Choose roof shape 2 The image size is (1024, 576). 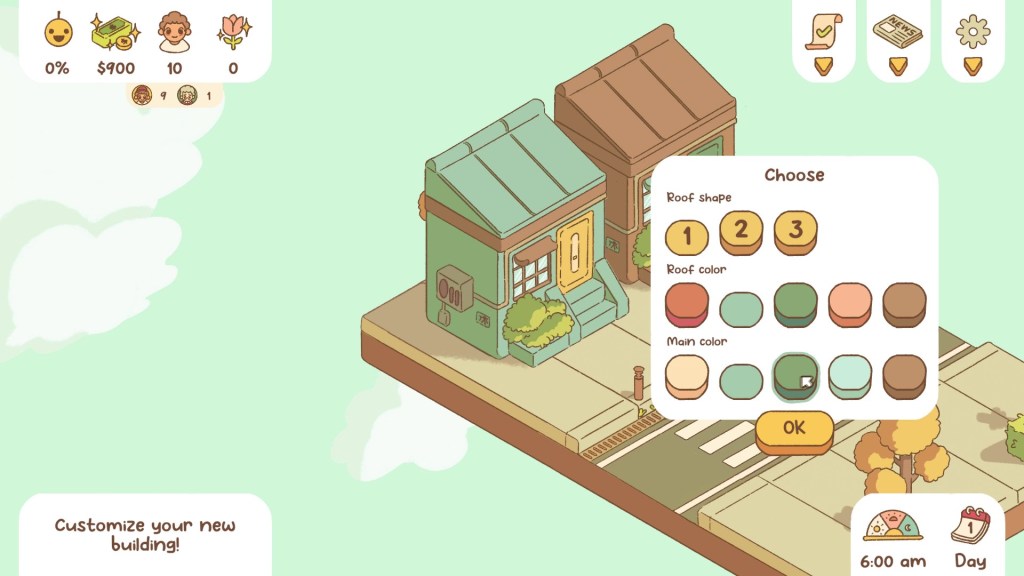(x=741, y=231)
